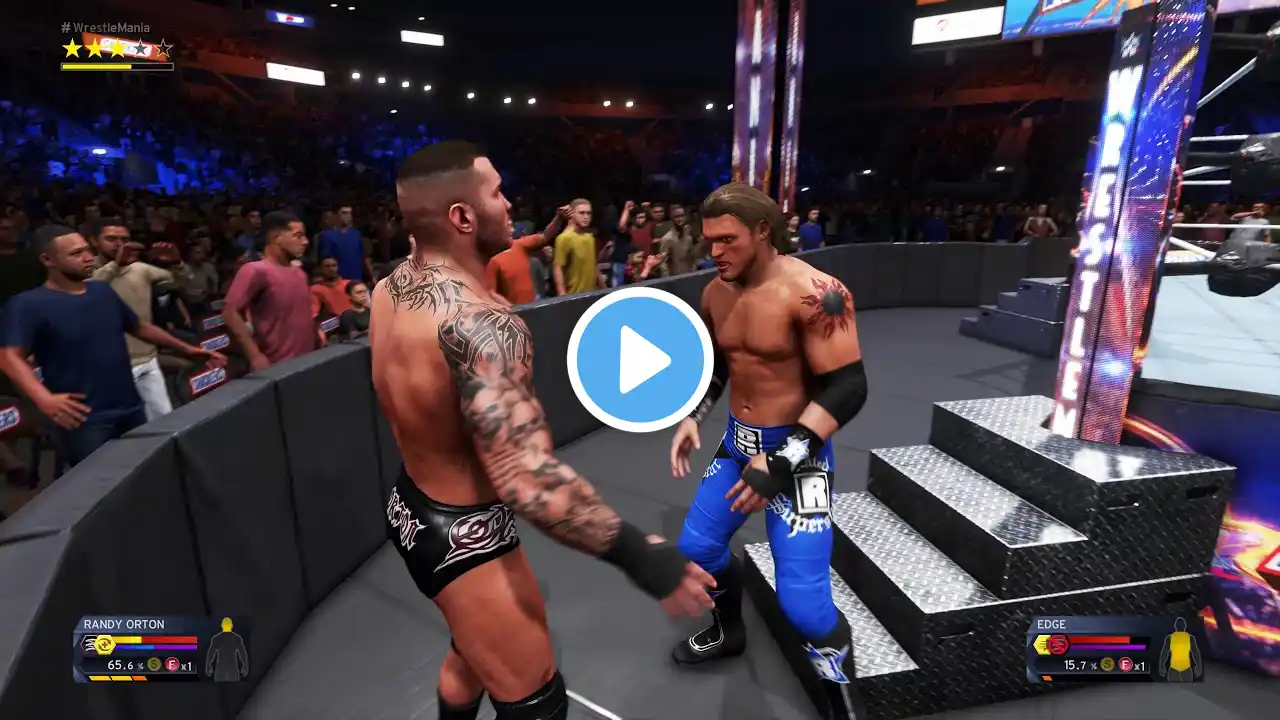Select Randy Orton's body damage silhouette
This screenshot has width=1280, height=720.
coord(226,650)
